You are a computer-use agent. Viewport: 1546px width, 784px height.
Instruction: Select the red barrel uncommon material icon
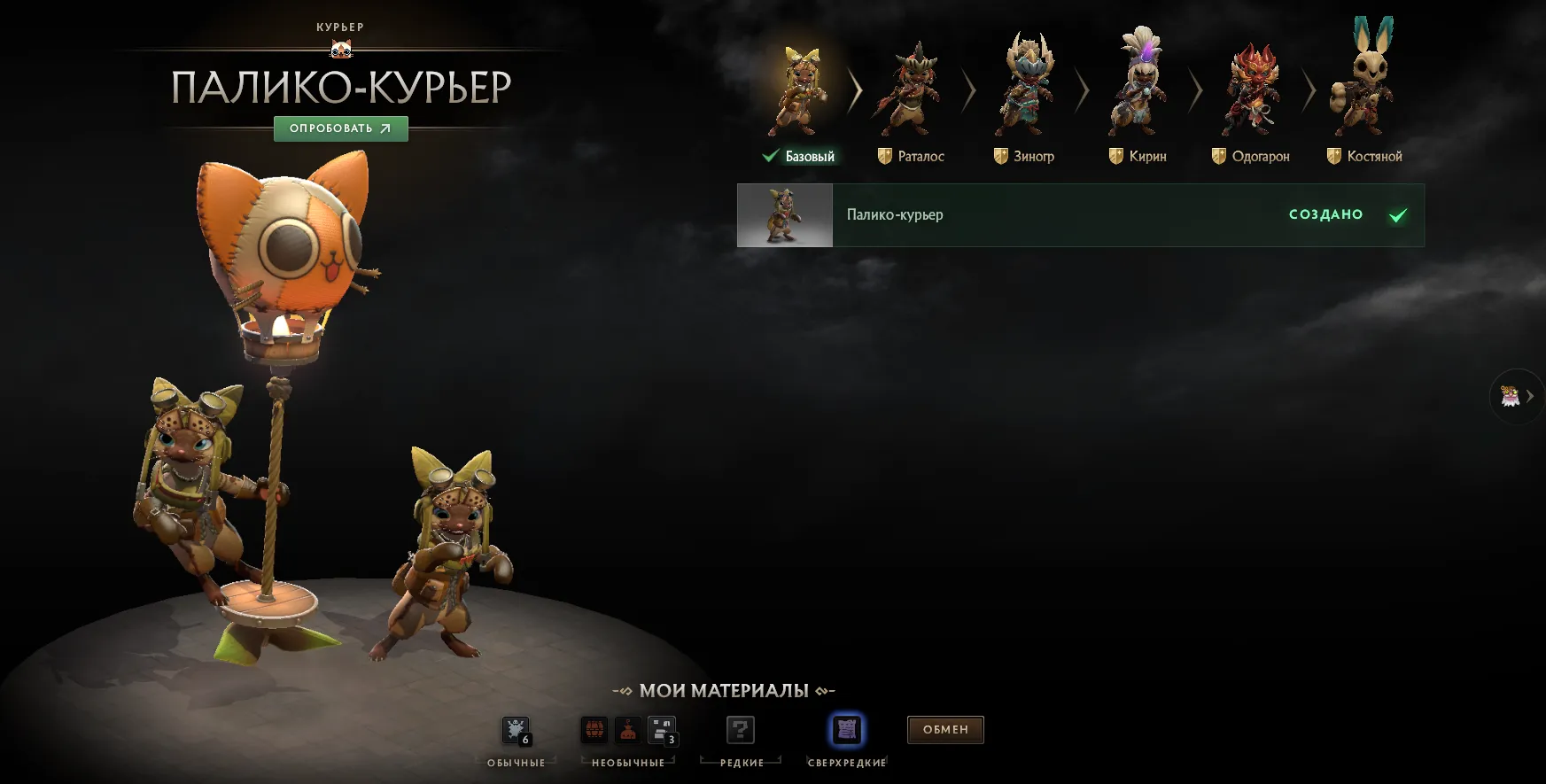[x=593, y=728]
